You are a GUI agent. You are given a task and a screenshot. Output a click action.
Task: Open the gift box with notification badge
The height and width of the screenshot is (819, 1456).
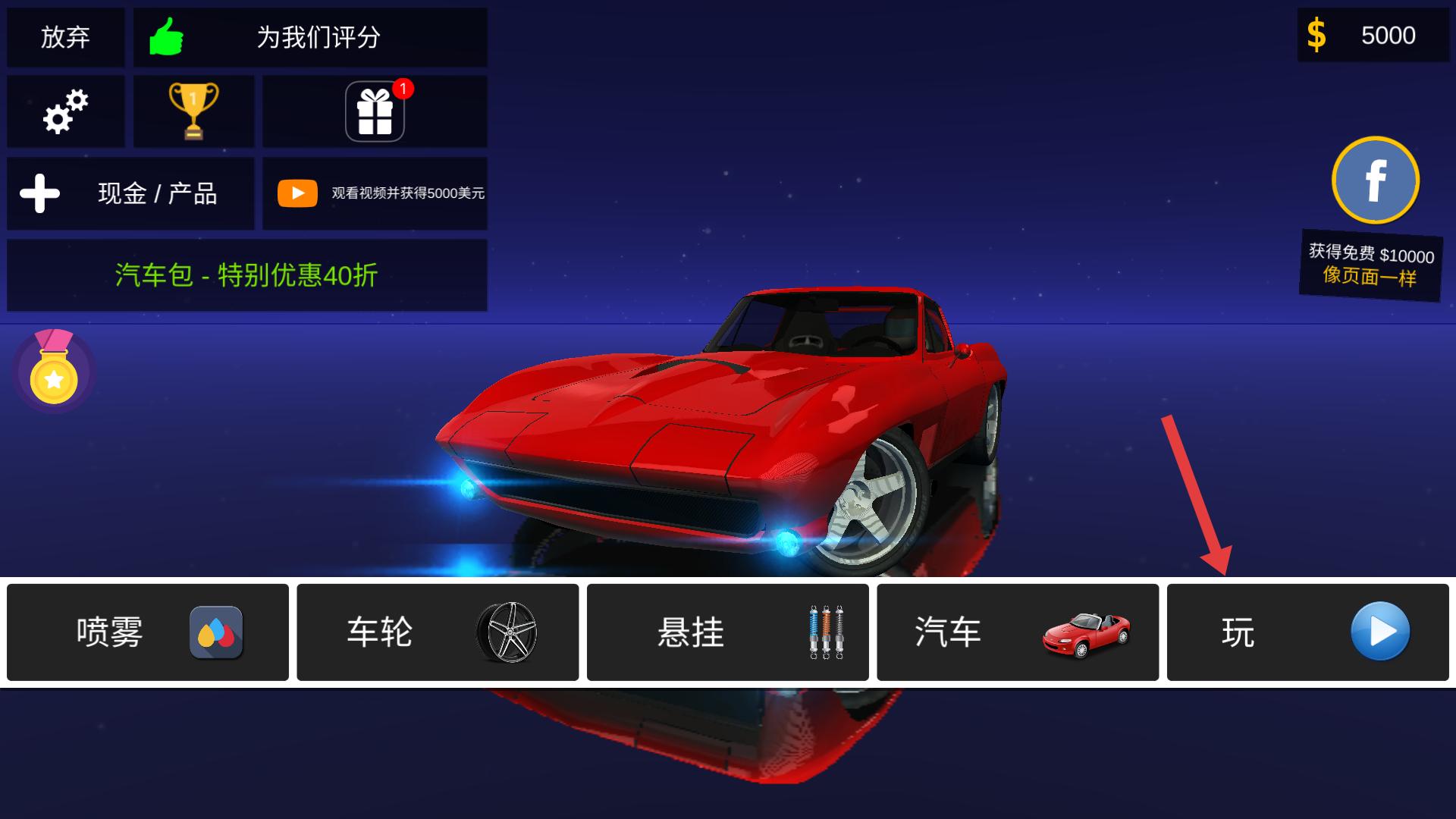(374, 111)
